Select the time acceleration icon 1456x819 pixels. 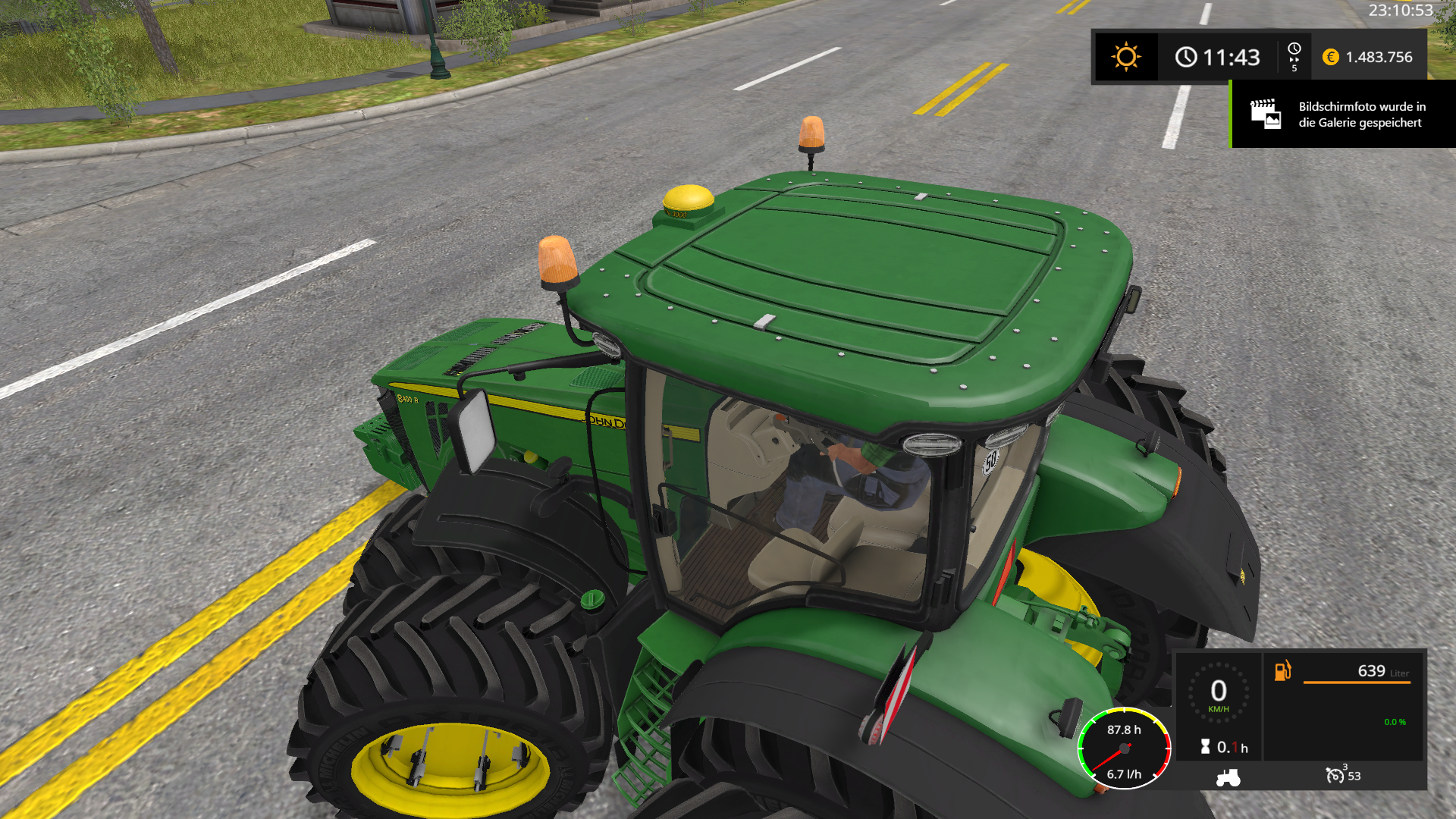(x=1294, y=56)
